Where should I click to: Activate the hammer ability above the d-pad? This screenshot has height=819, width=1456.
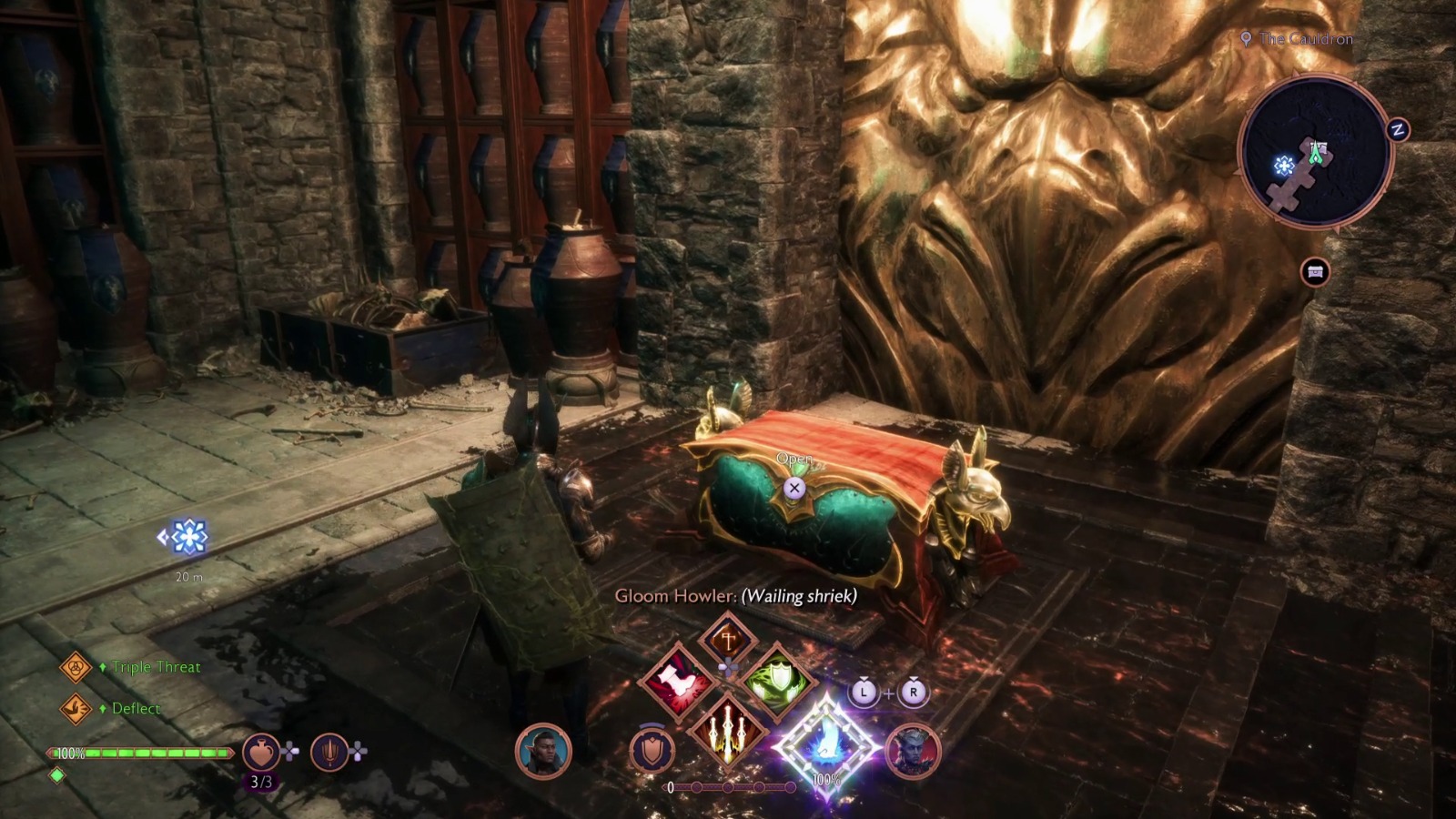pos(728,639)
